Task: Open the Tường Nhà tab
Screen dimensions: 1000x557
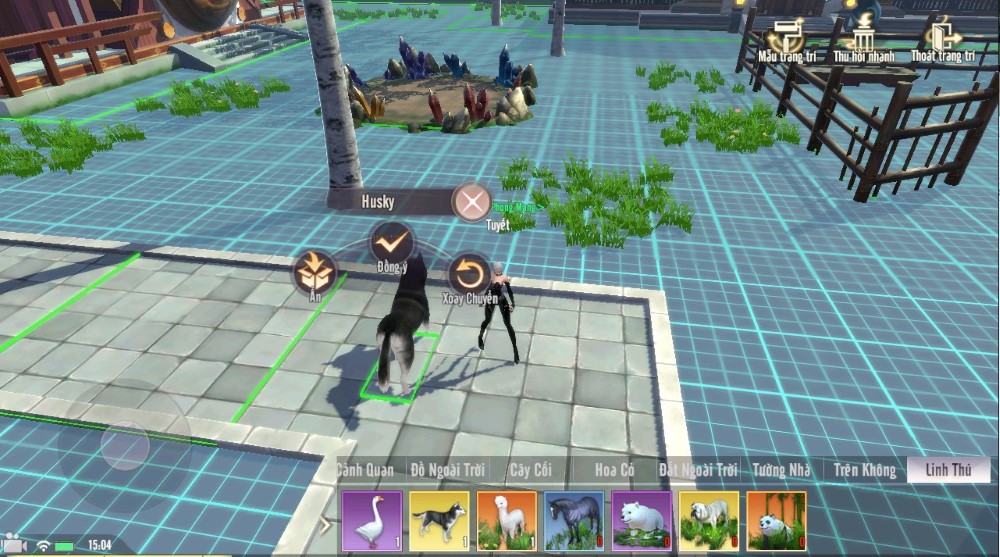Action: (782, 470)
